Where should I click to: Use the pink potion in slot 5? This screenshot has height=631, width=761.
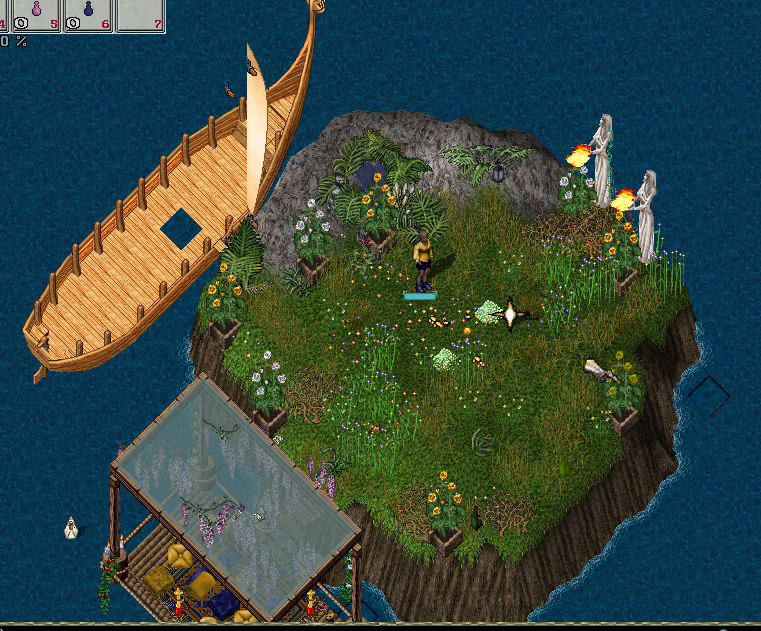[x=36, y=12]
